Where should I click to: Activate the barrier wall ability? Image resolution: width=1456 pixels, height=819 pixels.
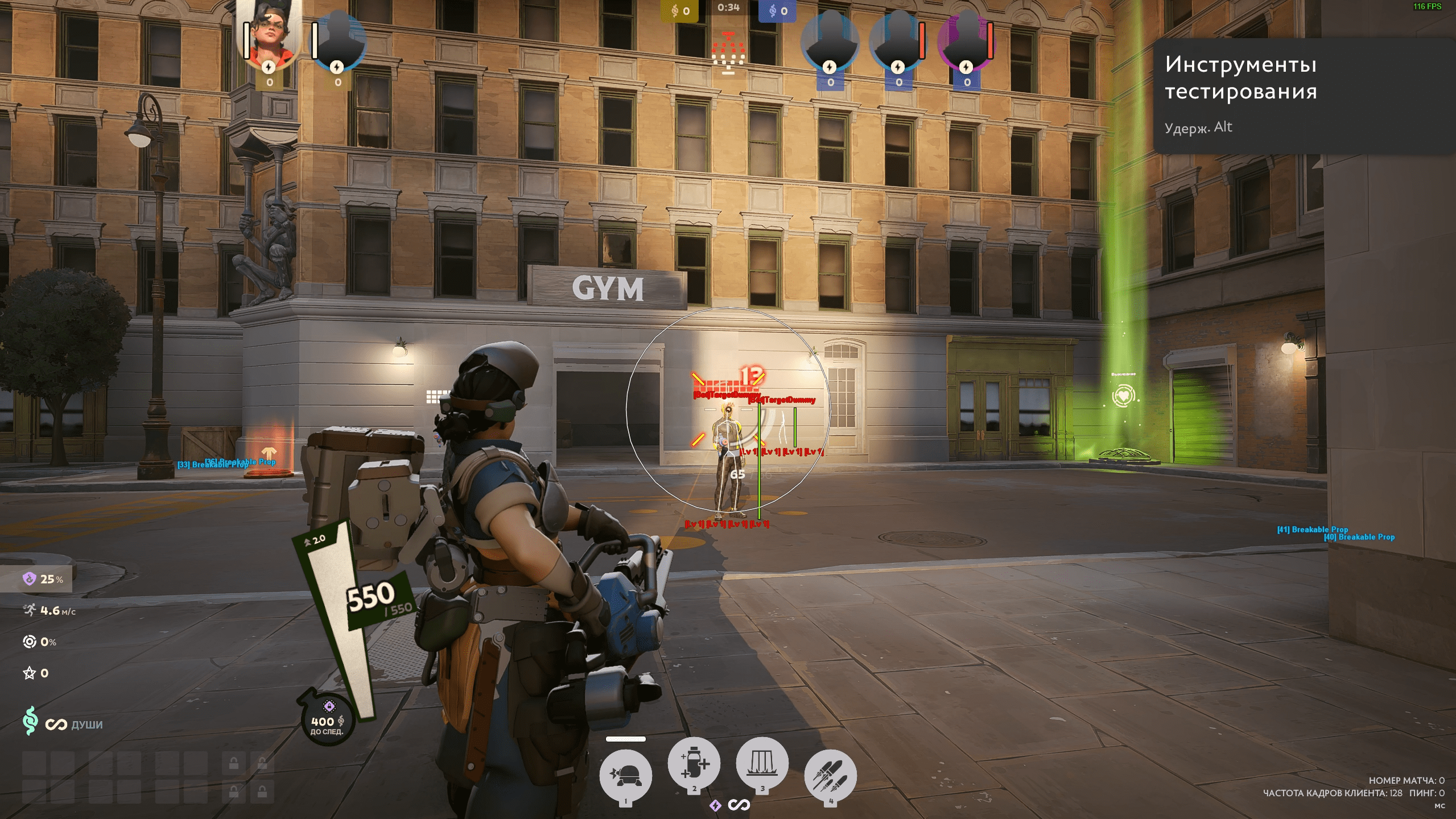pyautogui.click(x=762, y=764)
